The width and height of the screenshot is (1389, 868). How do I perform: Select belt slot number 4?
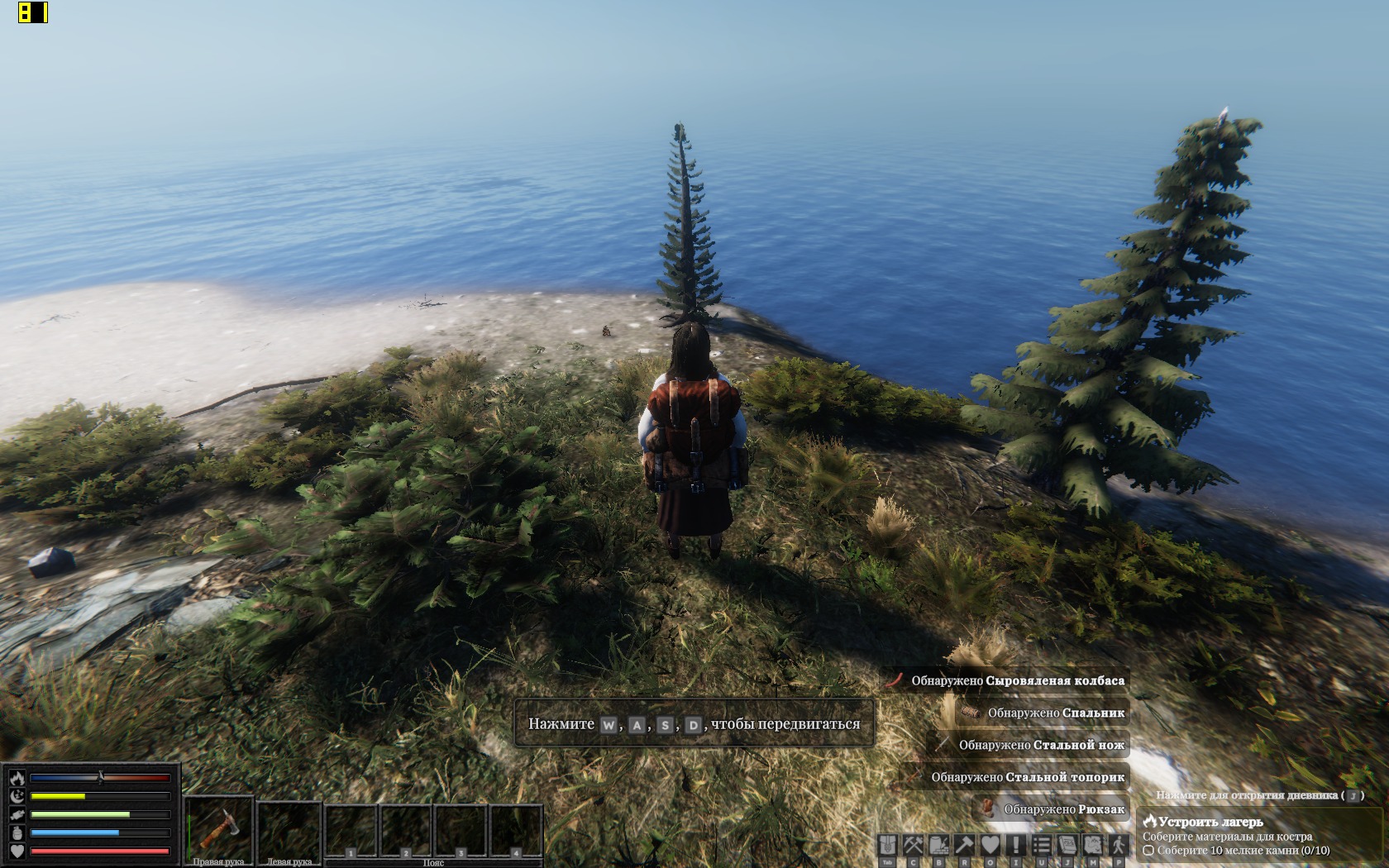click(x=516, y=831)
